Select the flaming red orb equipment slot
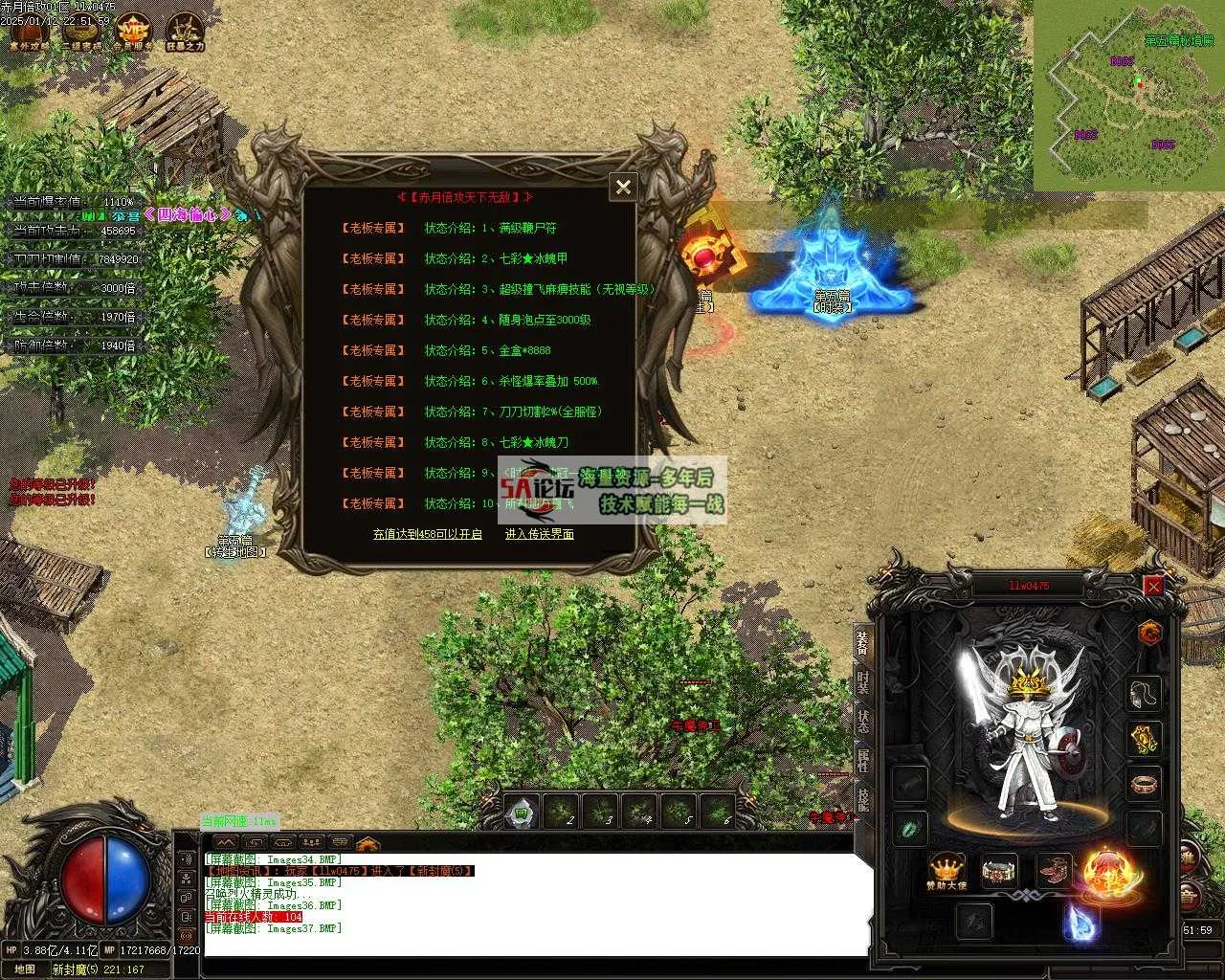Viewport: 1225px width, 980px height. pyautogui.click(x=1108, y=873)
